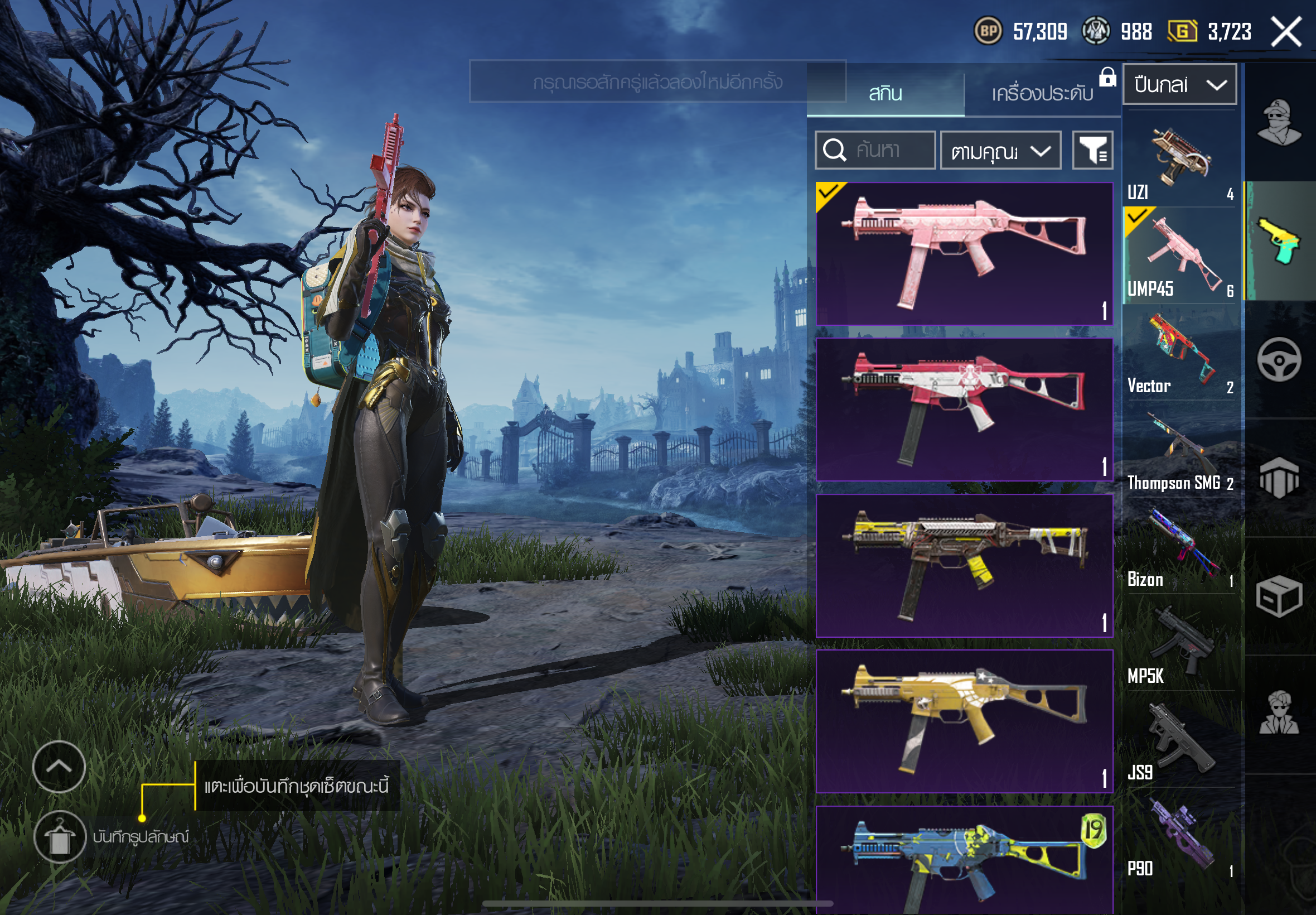Select the pink UMP45 skin
The image size is (1316, 915).
tap(964, 253)
